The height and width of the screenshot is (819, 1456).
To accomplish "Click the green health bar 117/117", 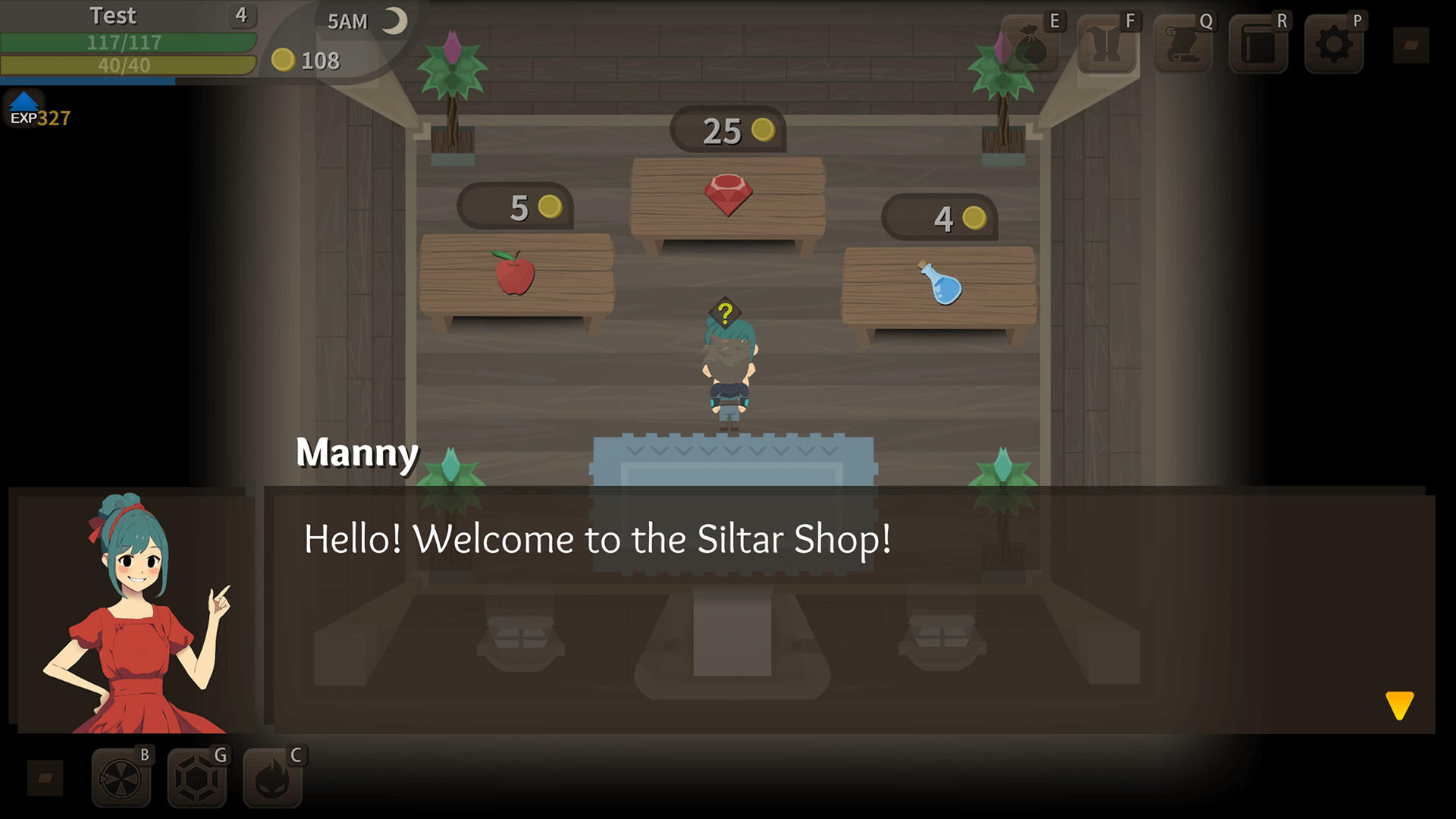I will (129, 42).
